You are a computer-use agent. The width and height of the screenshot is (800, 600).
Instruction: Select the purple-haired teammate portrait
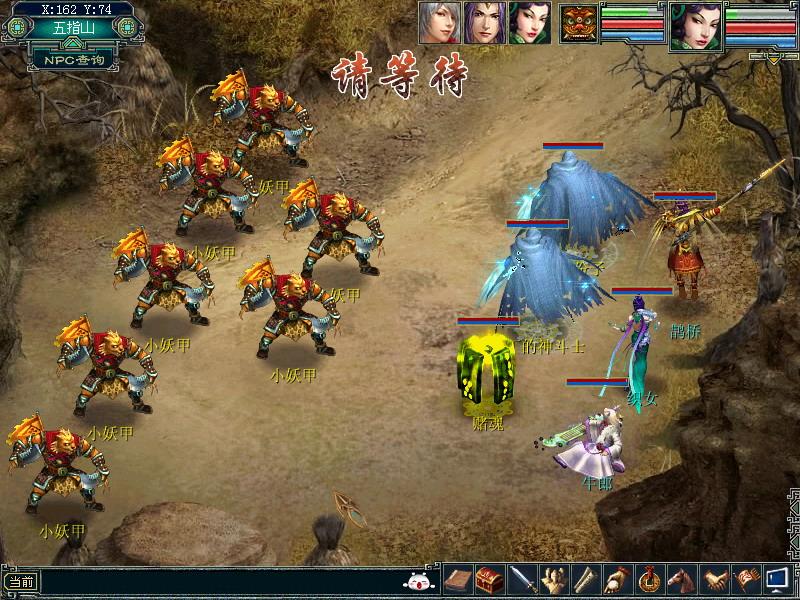485,21
